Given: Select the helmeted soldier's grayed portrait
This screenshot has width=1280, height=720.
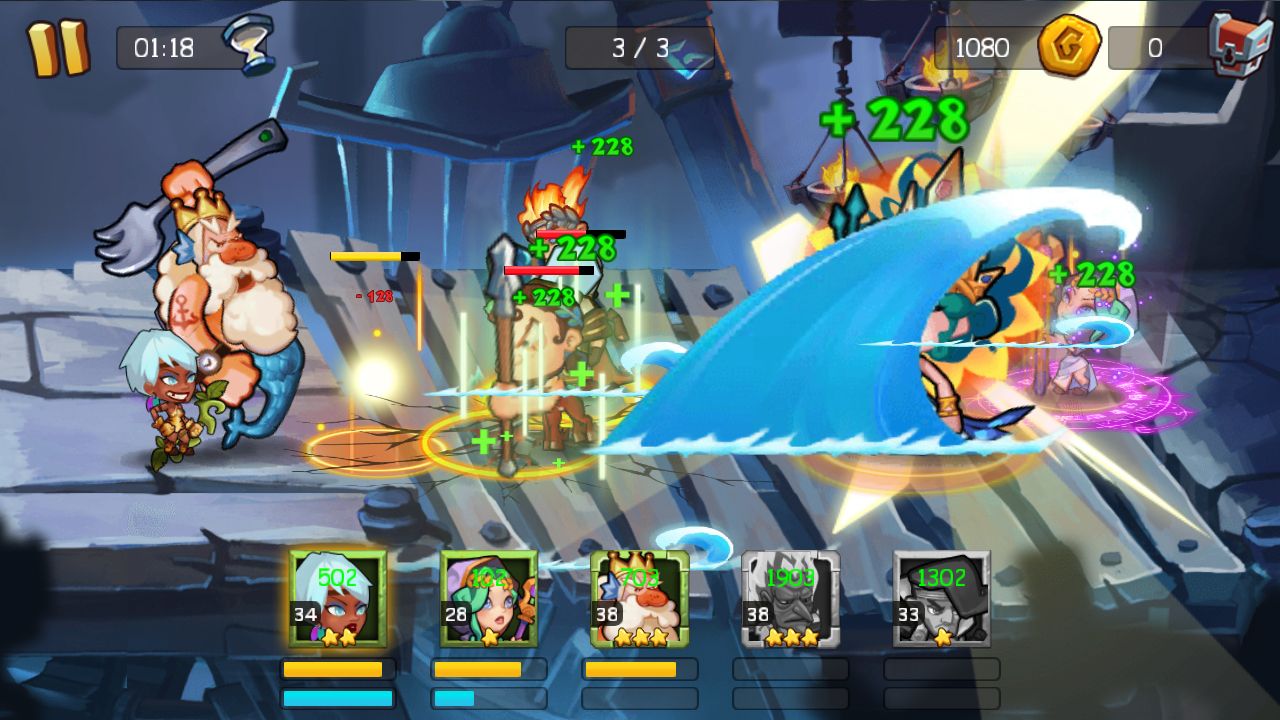Looking at the screenshot, I should [x=942, y=600].
